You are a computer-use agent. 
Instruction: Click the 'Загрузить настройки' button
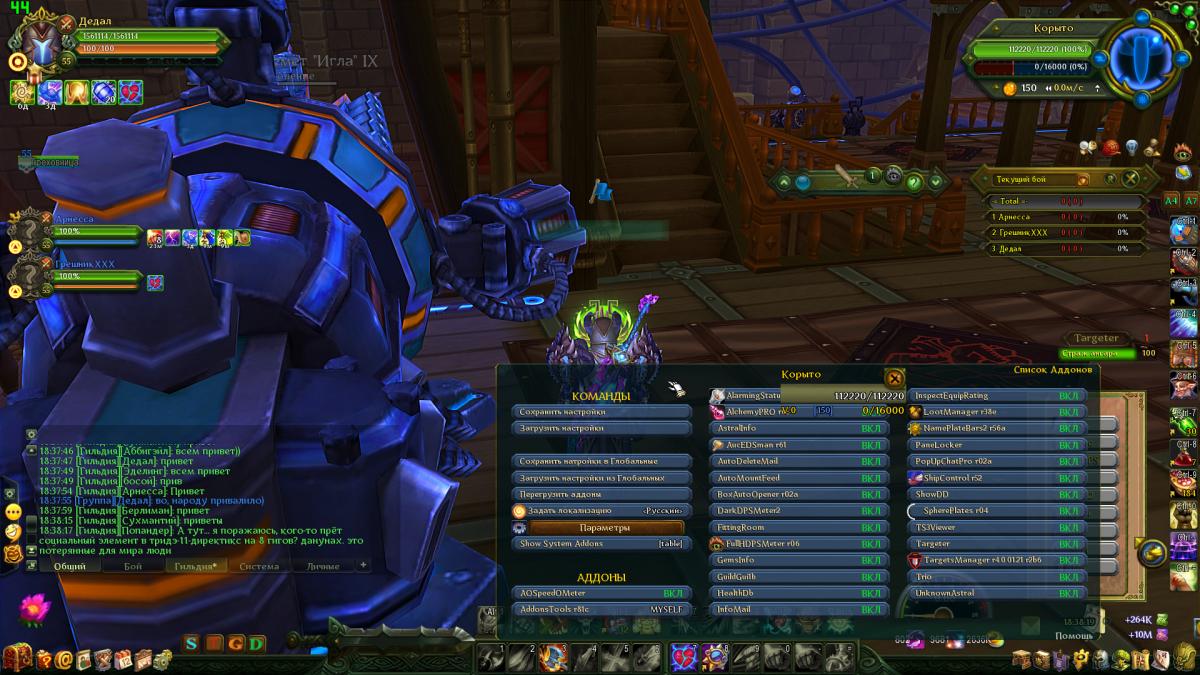(x=601, y=428)
